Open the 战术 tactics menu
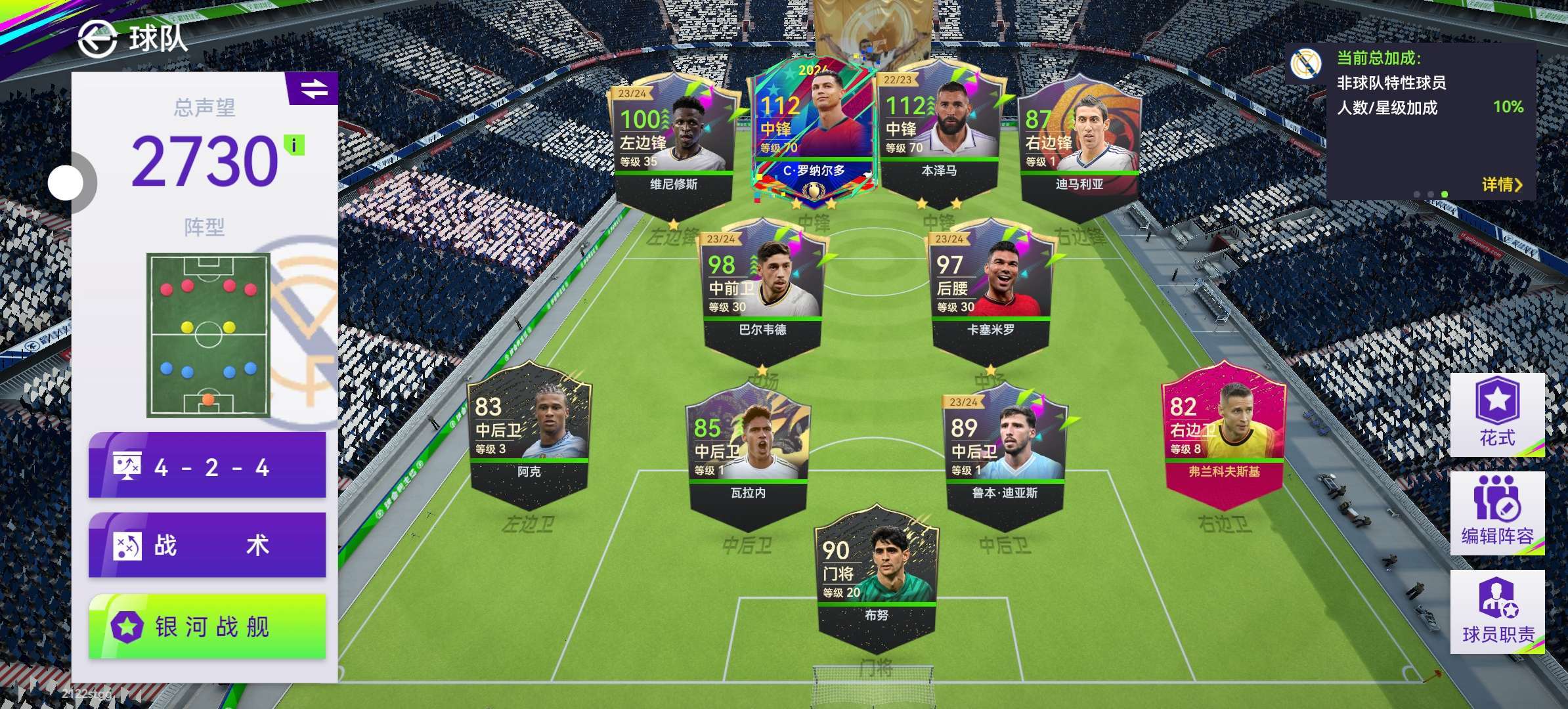 [207, 546]
